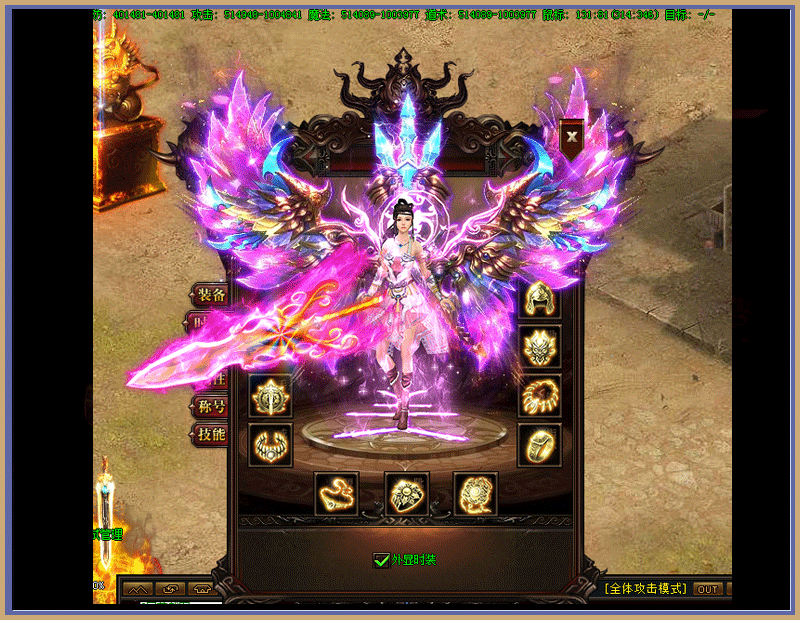Click the golden chain belt slot

click(337, 494)
